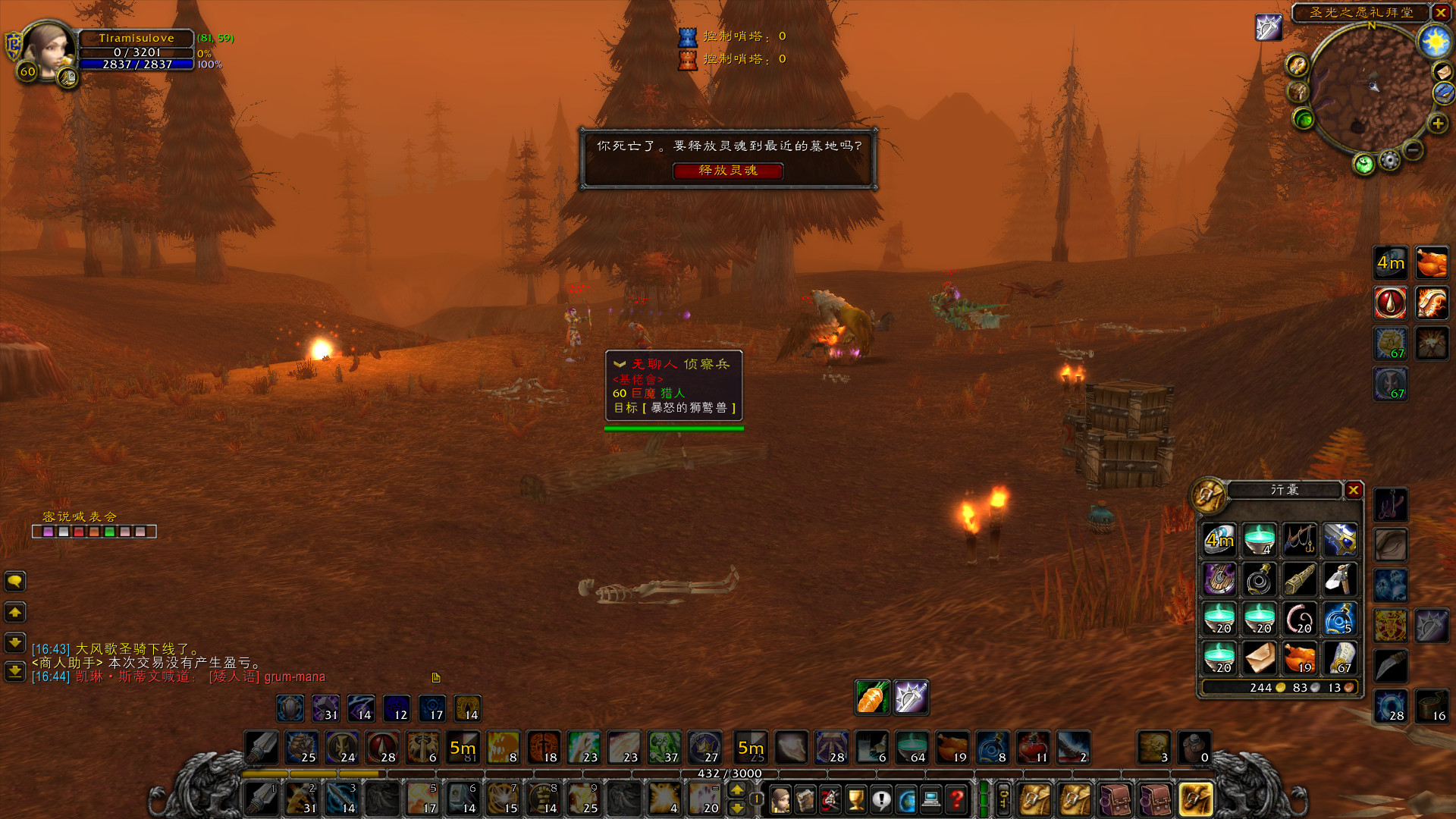This screenshot has height=819, width=1456.
Task: Click the red help question mark icon
Action: (956, 799)
